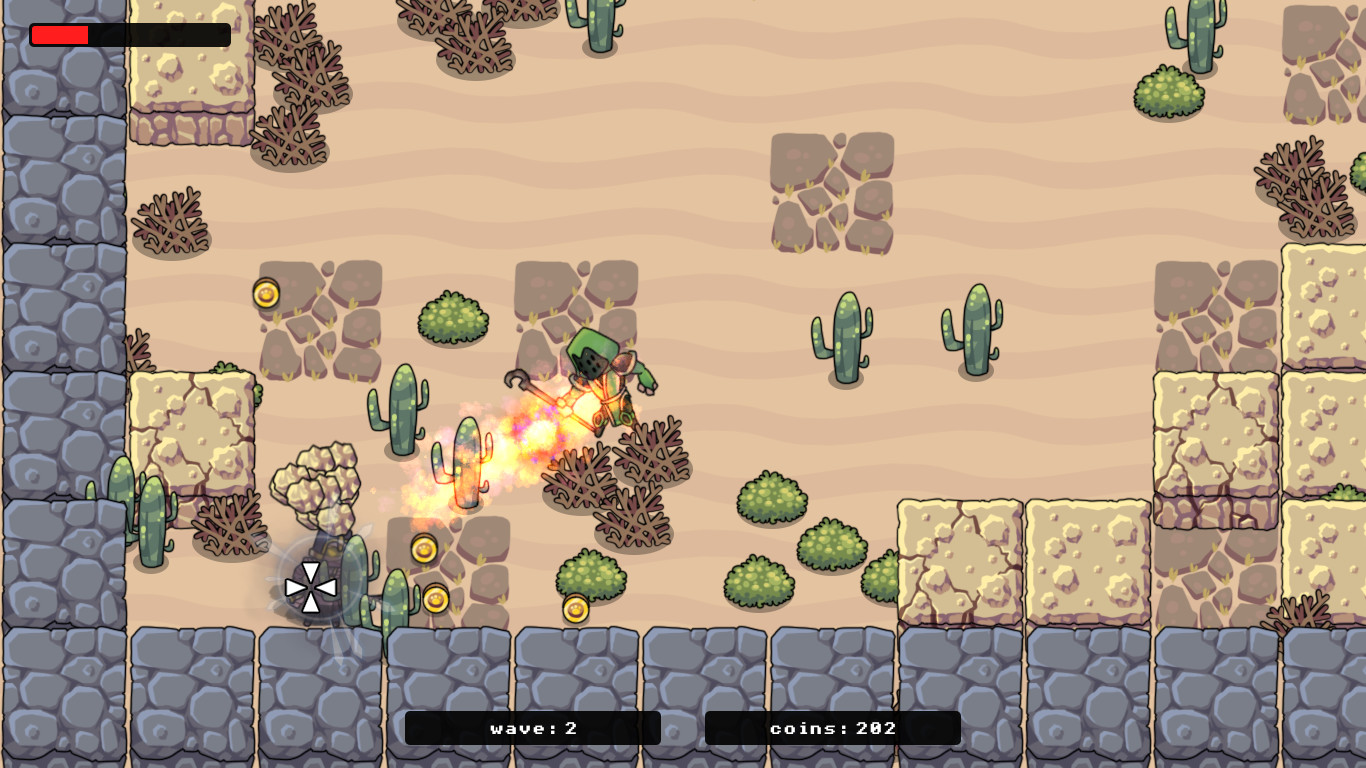Click the coins: 202 counter panel
The height and width of the screenshot is (768, 1366).
[x=833, y=729]
